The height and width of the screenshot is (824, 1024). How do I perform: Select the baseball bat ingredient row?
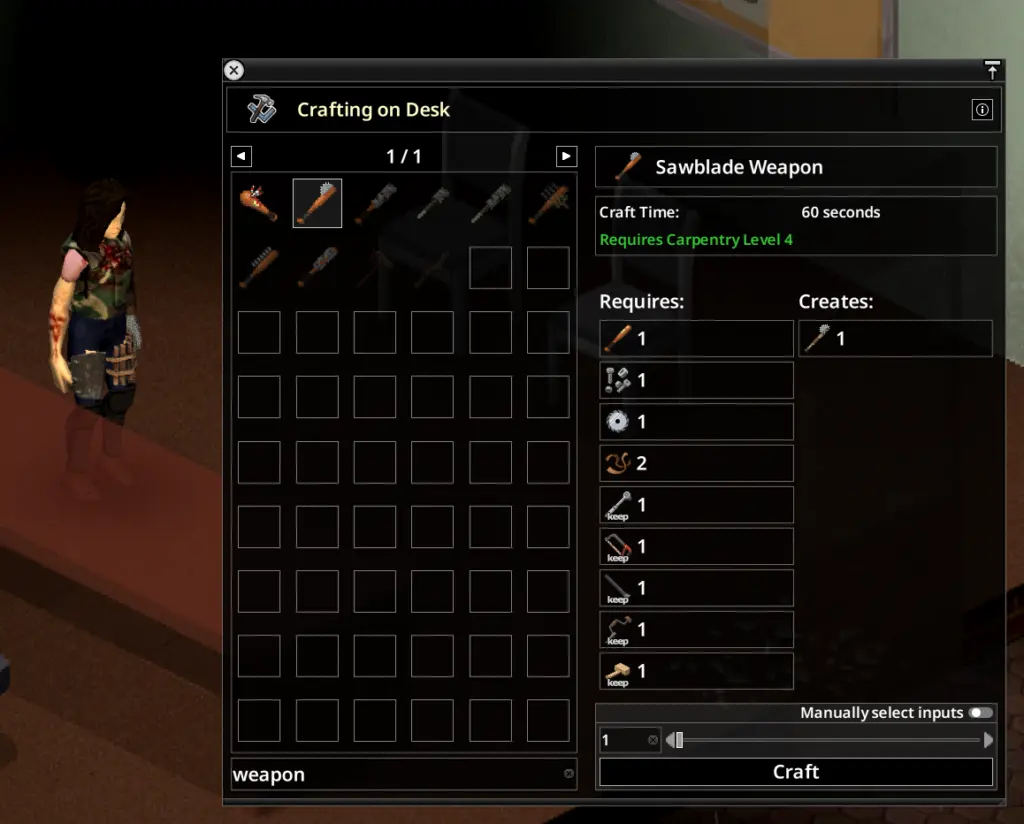point(696,339)
